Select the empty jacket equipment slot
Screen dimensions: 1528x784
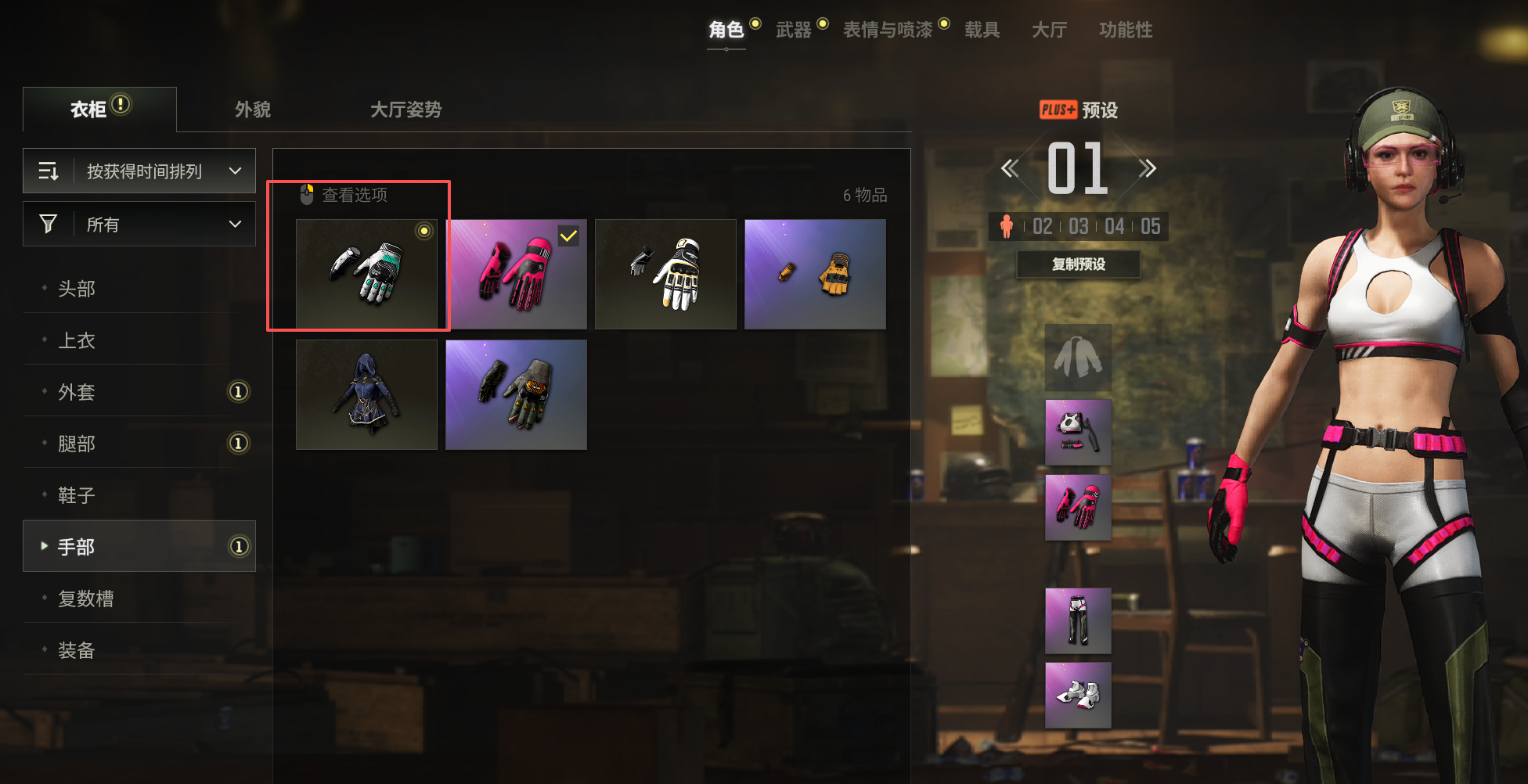click(1078, 358)
